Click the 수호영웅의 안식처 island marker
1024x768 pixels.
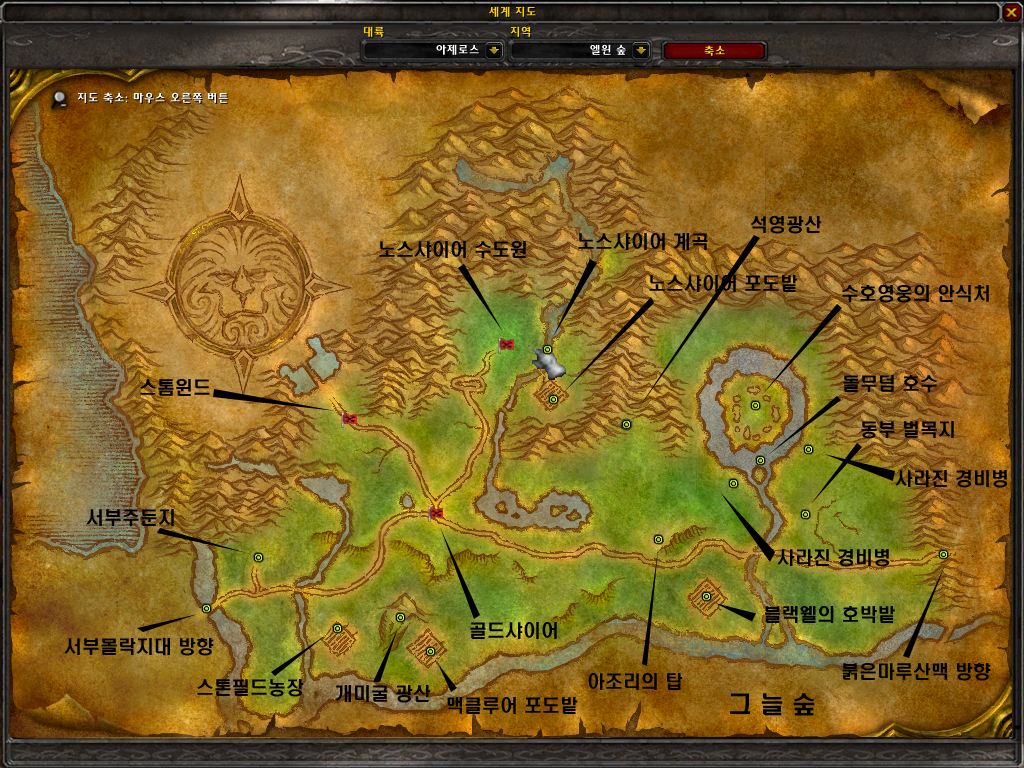pyautogui.click(x=756, y=405)
